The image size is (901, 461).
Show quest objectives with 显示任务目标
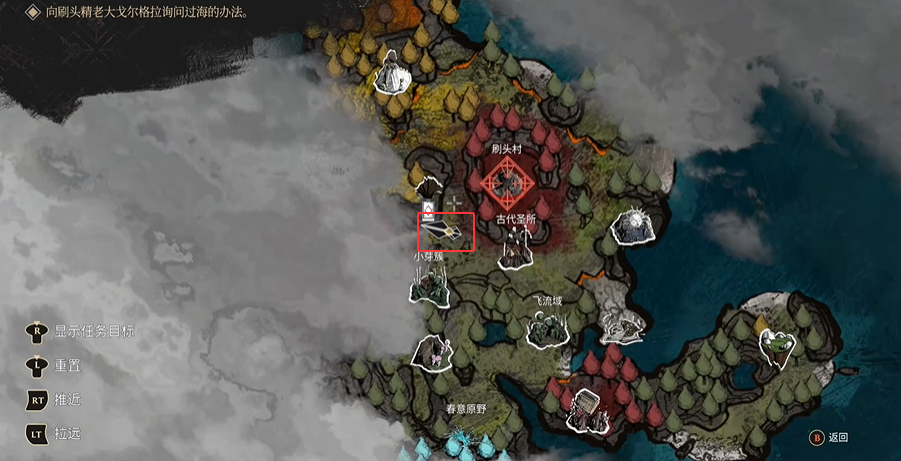click(x=81, y=332)
